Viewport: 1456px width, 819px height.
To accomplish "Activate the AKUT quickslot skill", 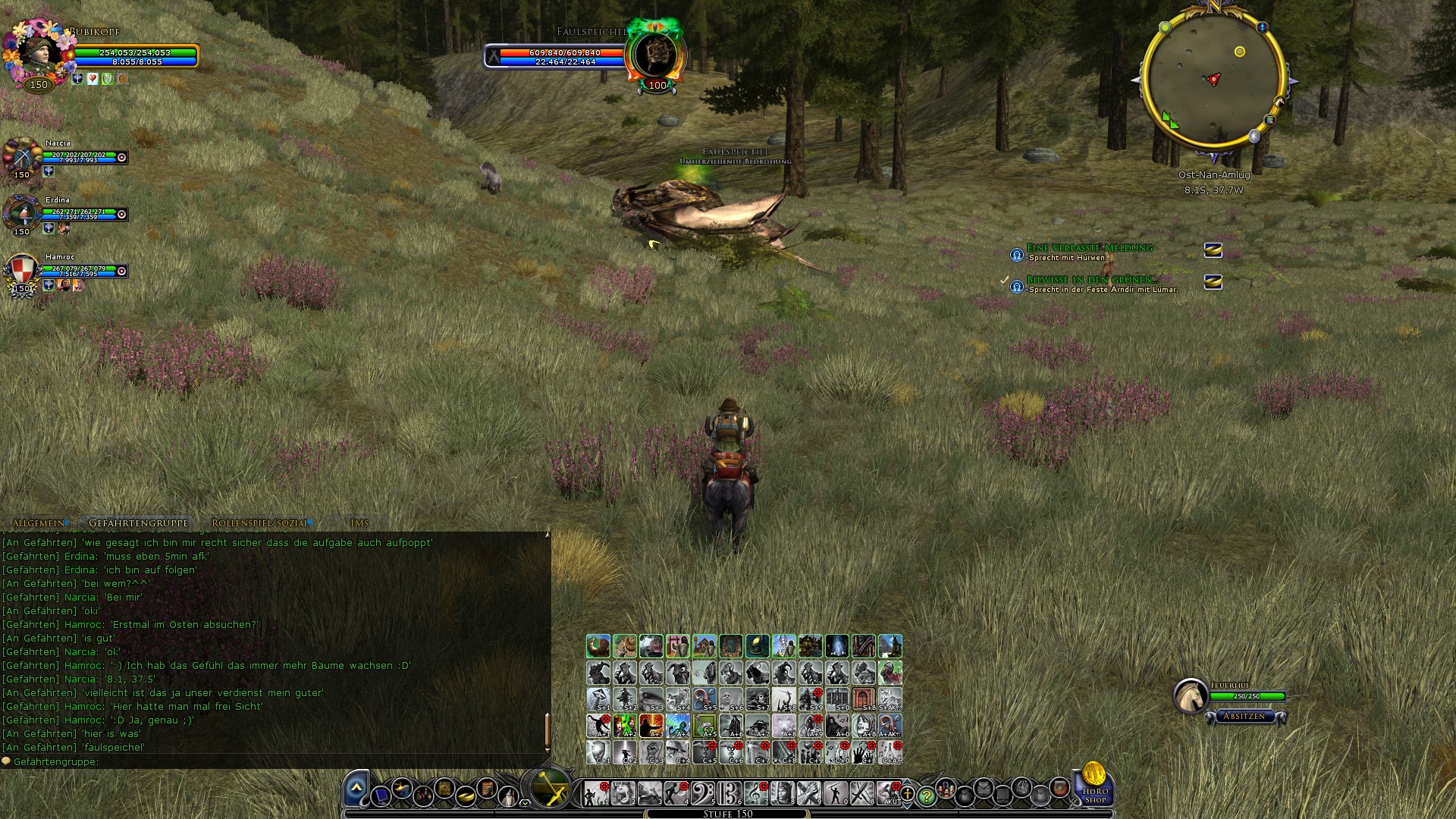I will click(887, 794).
